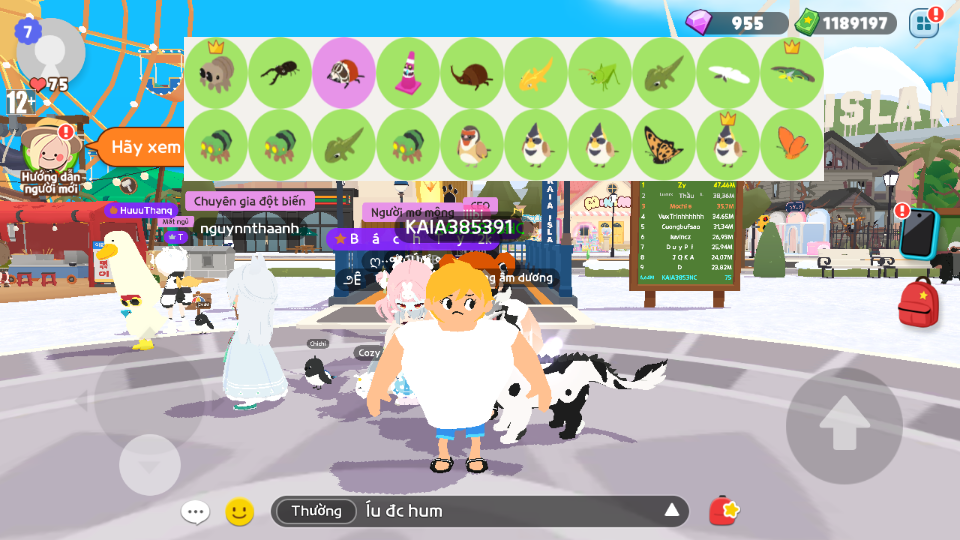Tap the green cash currency counter

(845, 23)
